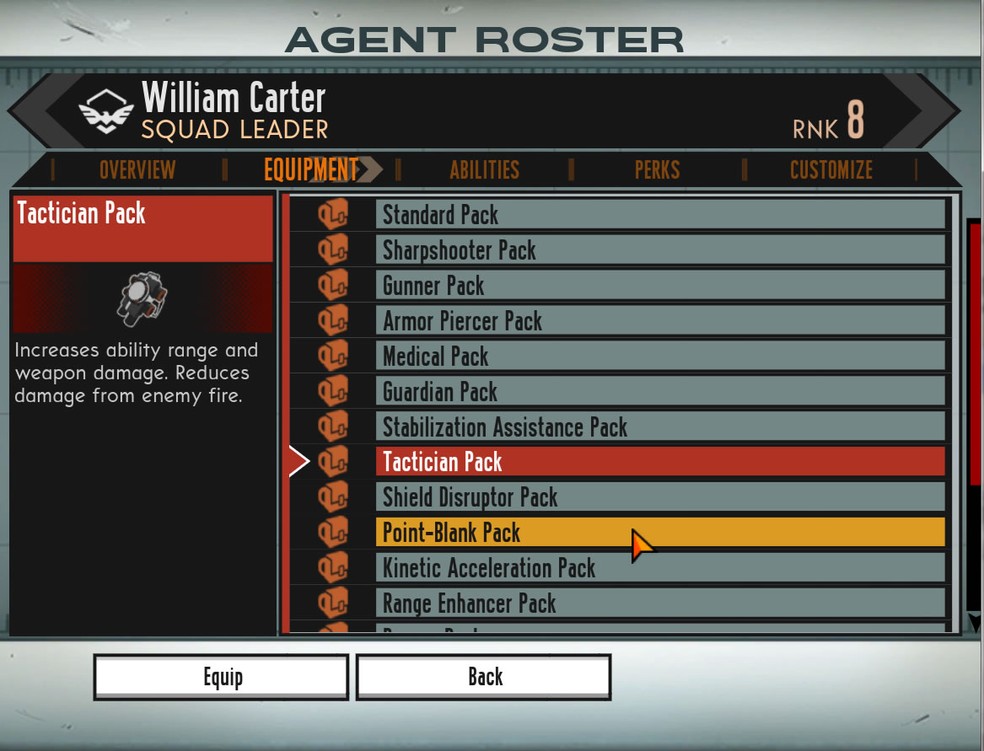Select the Shield Disruptor Pack
984x751 pixels.
tap(660, 497)
